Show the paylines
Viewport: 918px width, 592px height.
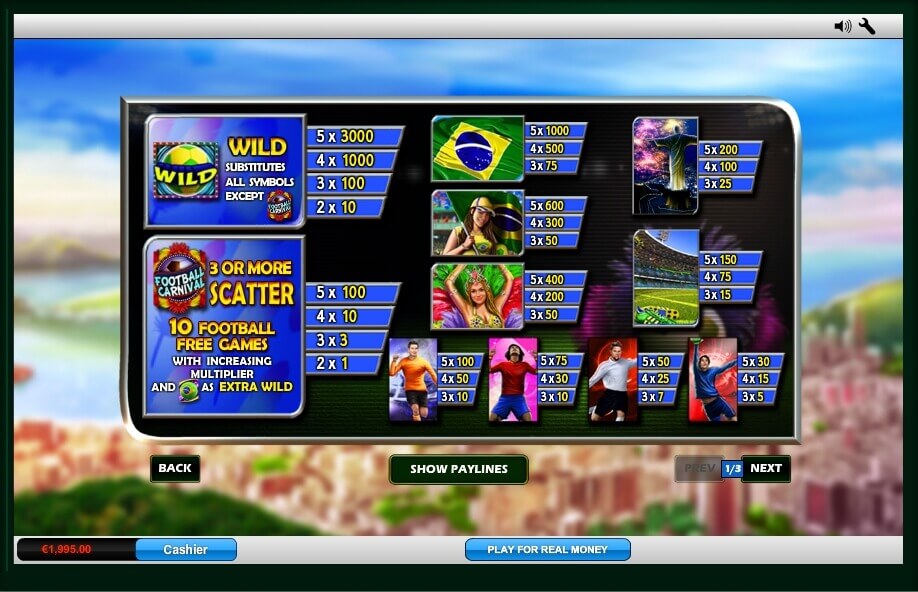click(x=458, y=469)
